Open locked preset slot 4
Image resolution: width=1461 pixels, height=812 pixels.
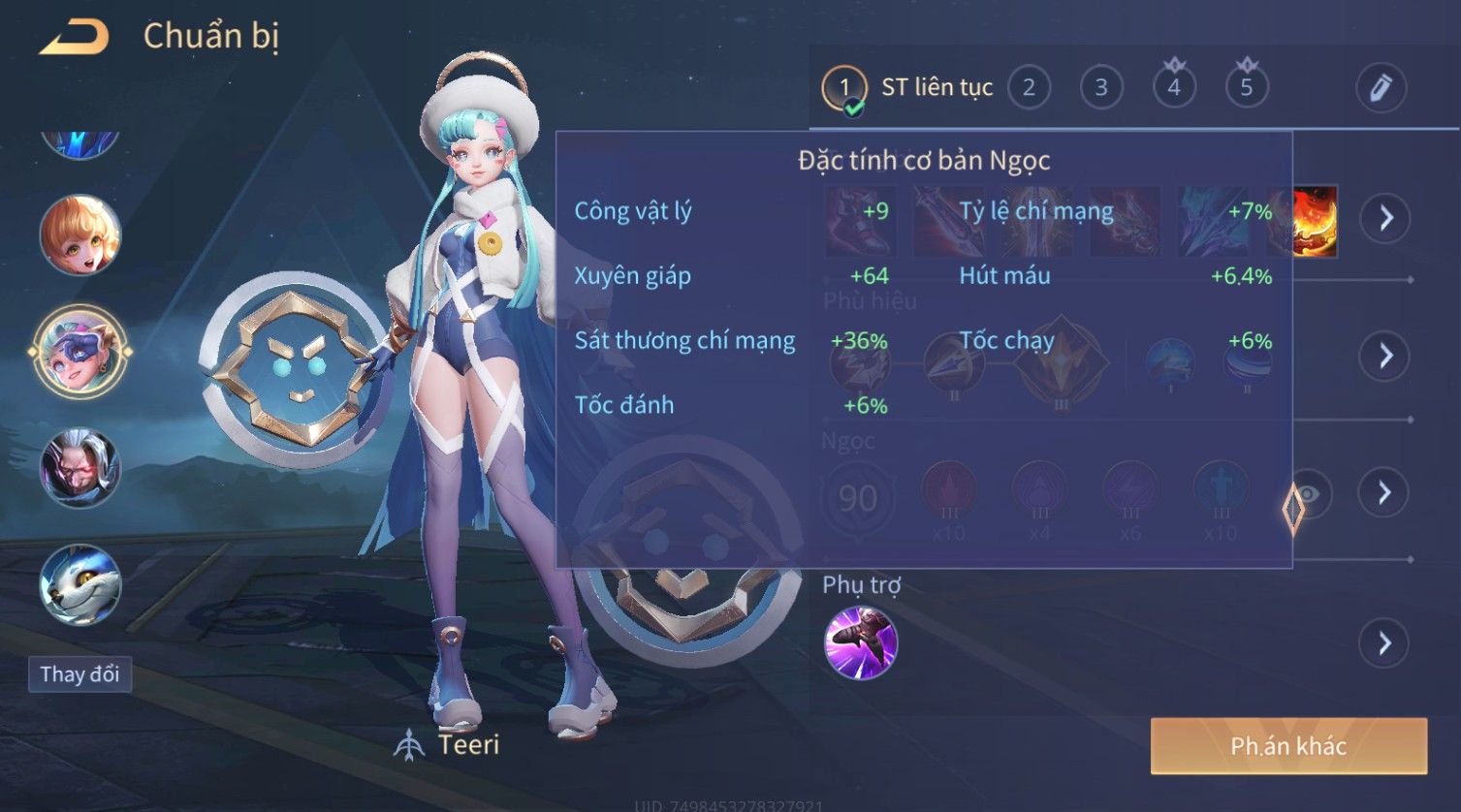point(1174,88)
